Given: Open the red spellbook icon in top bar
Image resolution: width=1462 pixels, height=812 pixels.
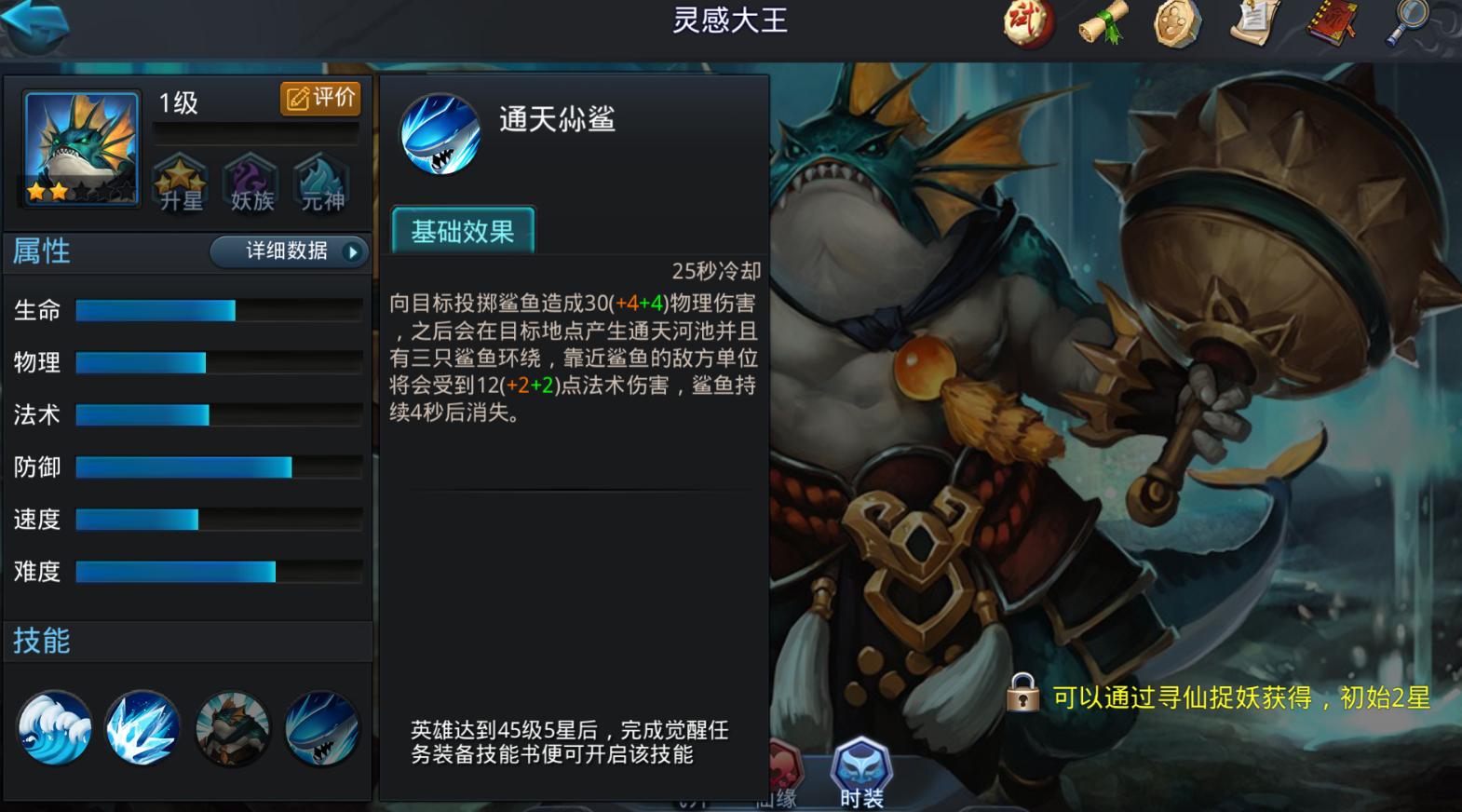Looking at the screenshot, I should [x=1330, y=24].
